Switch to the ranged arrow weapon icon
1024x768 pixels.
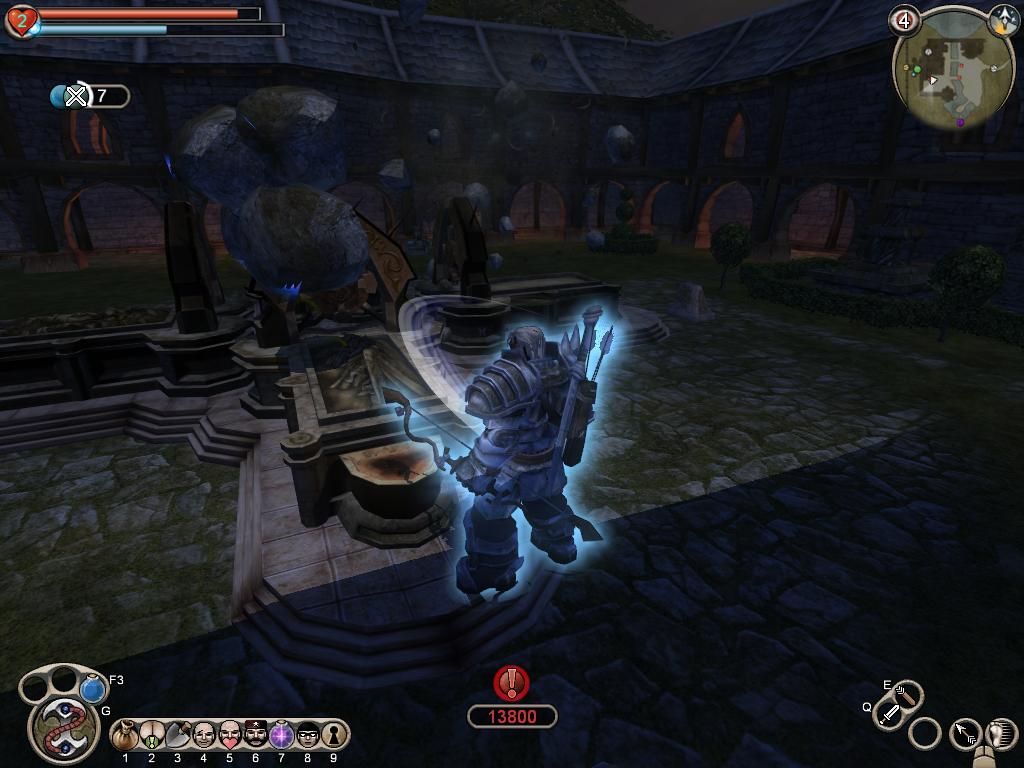906,693
